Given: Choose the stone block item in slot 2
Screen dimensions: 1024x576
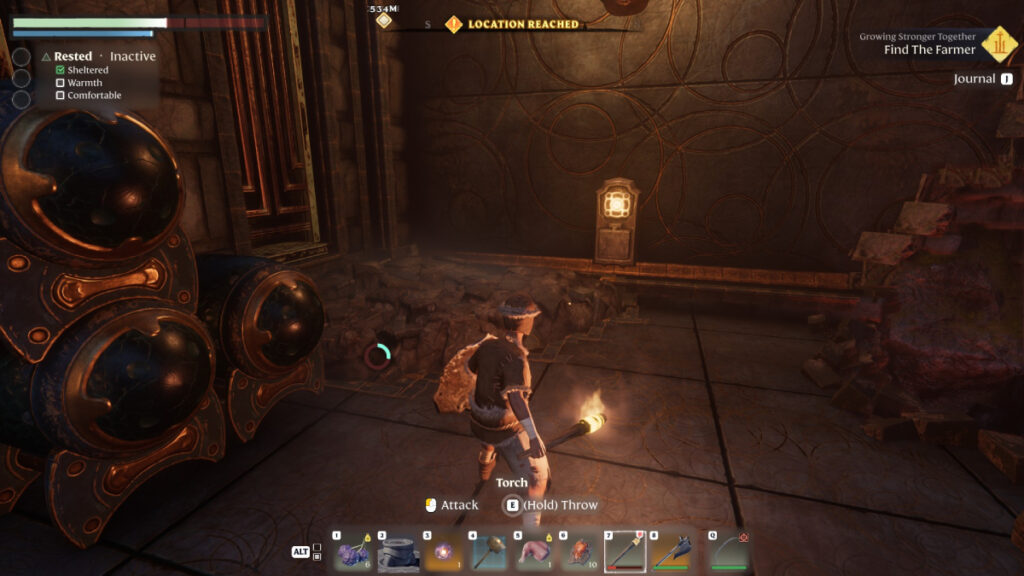Looking at the screenshot, I should (398, 551).
